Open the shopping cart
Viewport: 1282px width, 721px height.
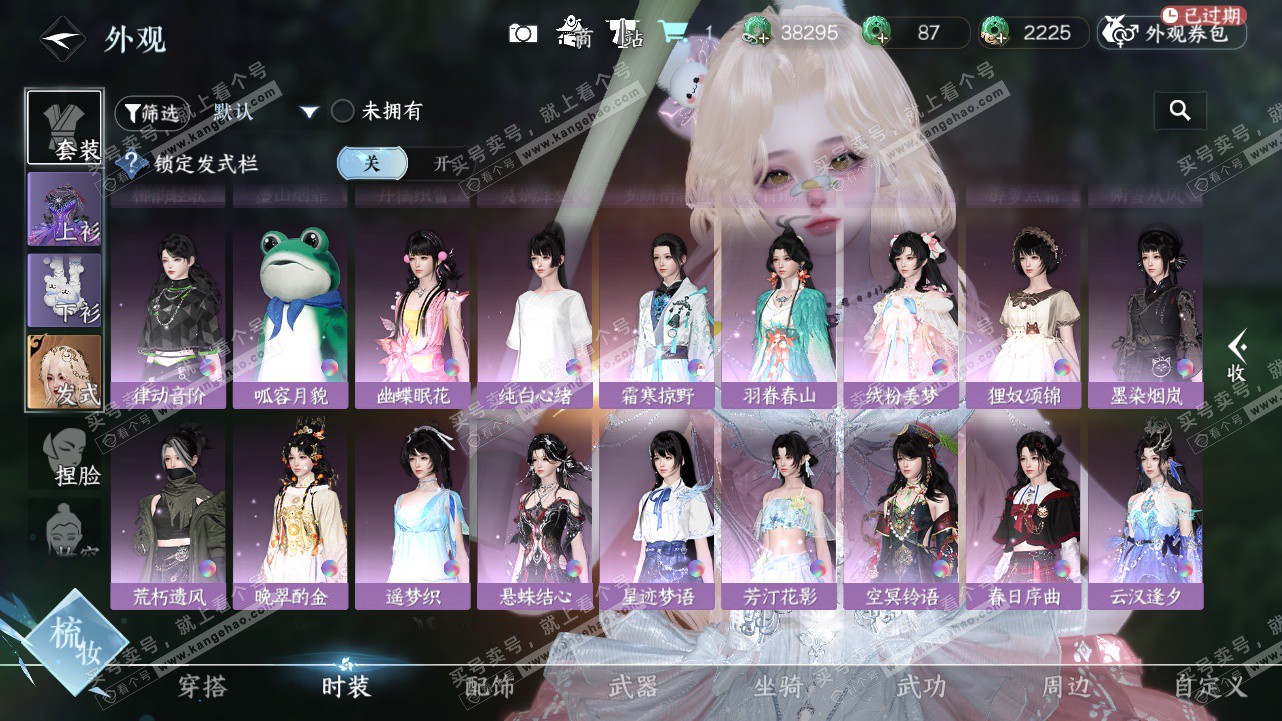[x=672, y=34]
